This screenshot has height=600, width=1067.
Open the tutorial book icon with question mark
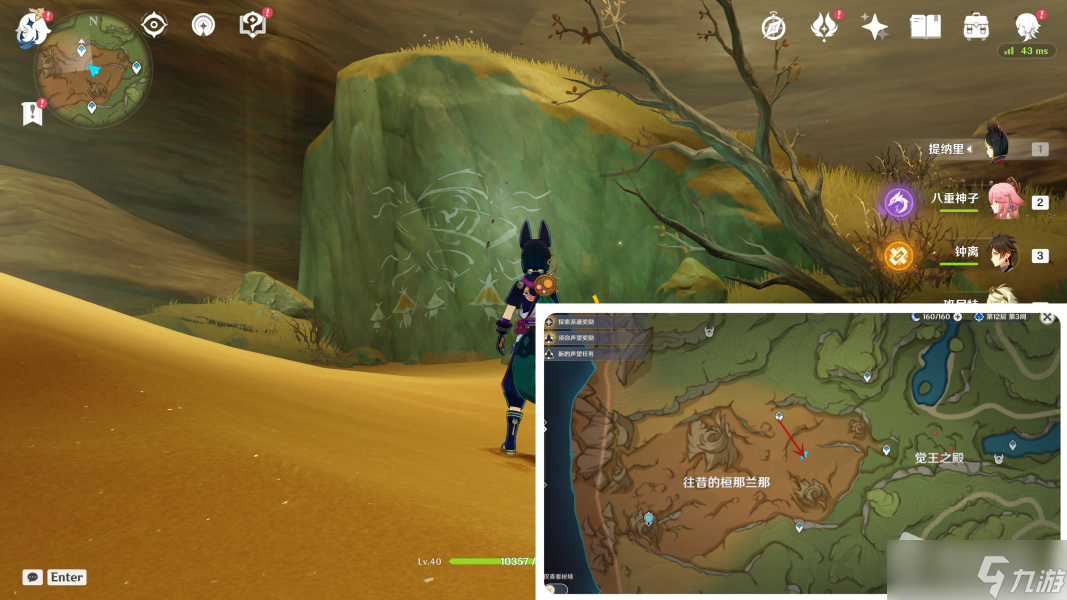coord(253,25)
